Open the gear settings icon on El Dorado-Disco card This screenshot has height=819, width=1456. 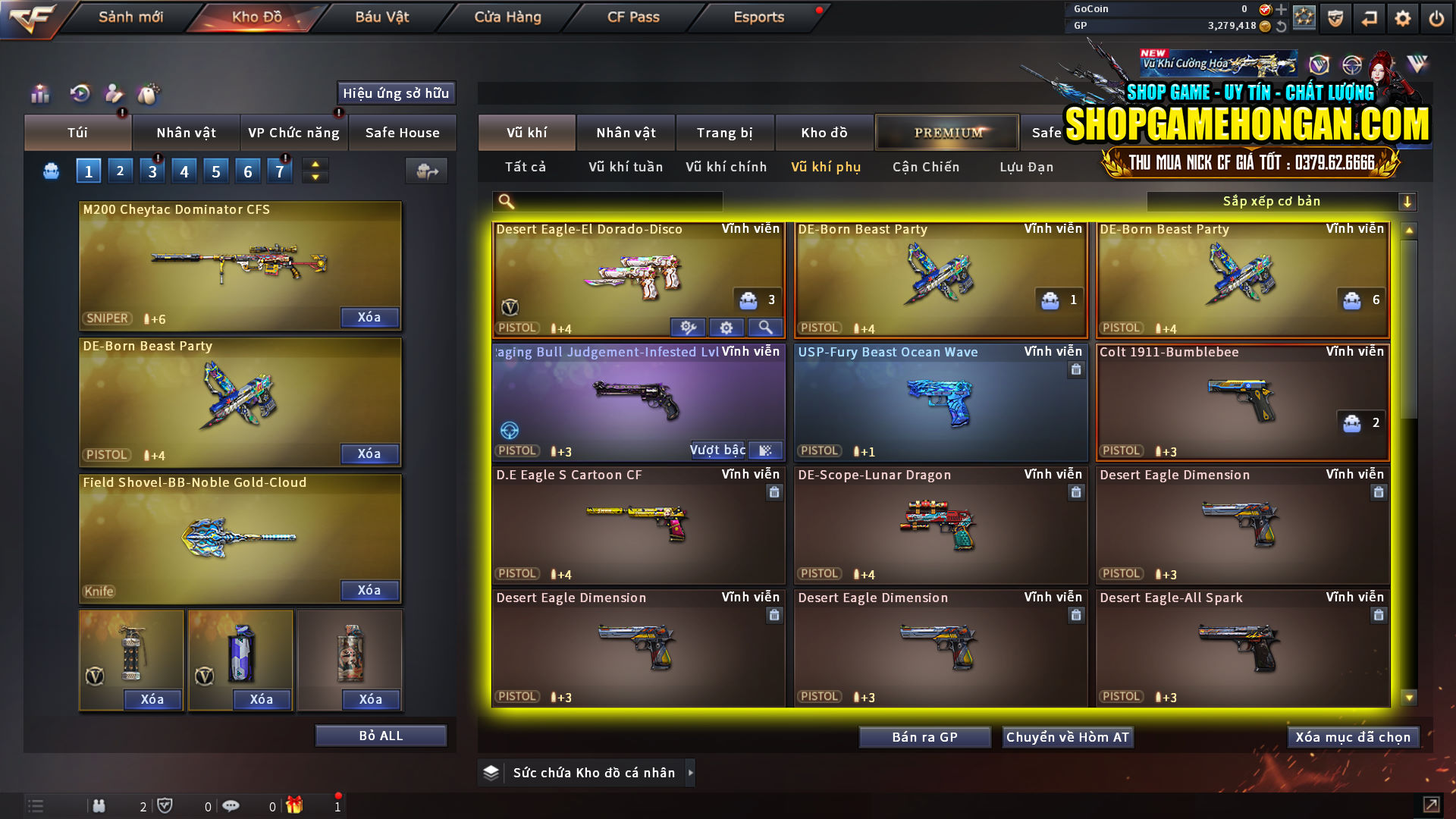click(726, 327)
